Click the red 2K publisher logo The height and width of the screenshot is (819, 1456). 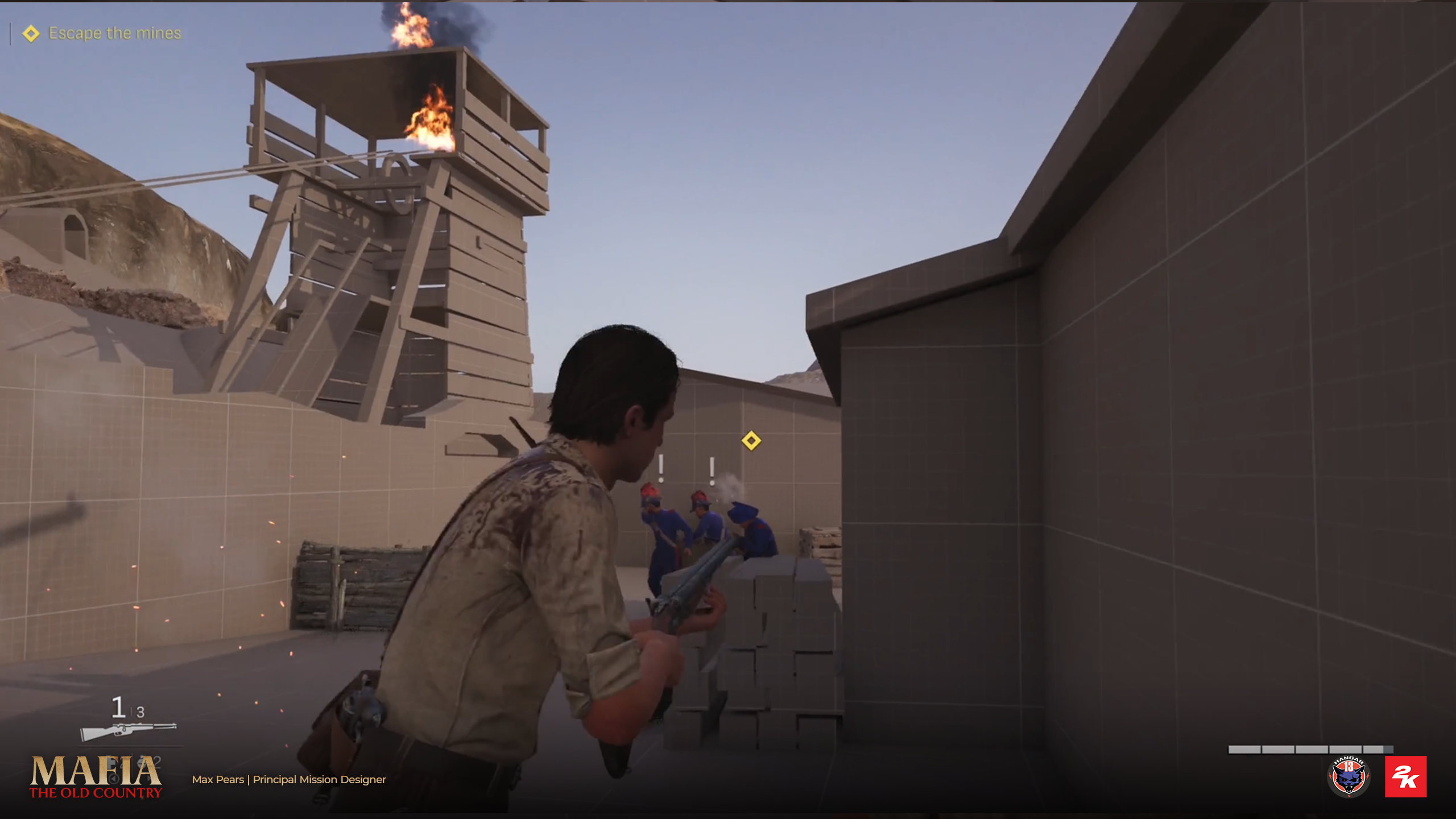click(1405, 777)
